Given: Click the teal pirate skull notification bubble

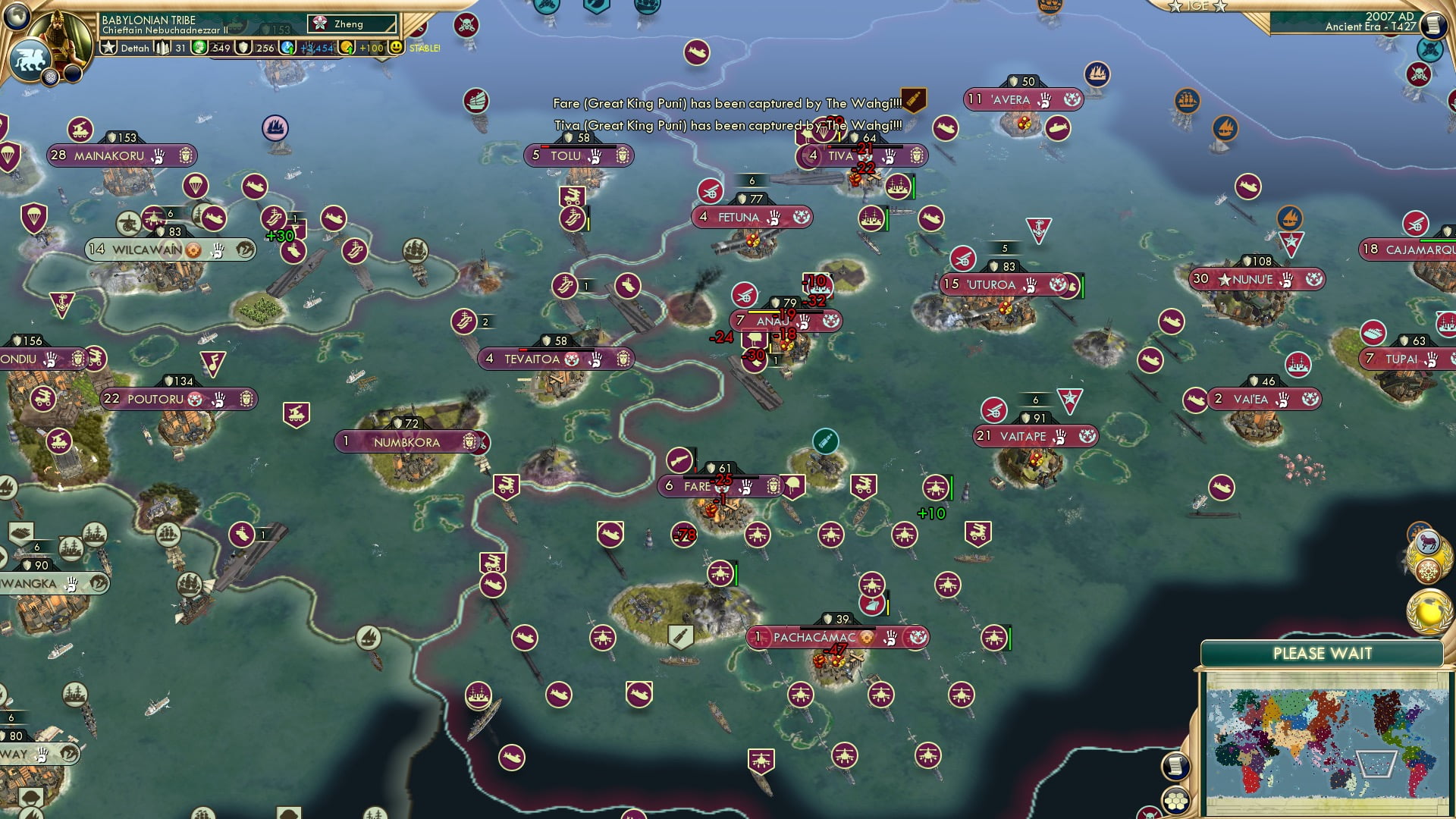Looking at the screenshot, I should pyautogui.click(x=1429, y=50).
